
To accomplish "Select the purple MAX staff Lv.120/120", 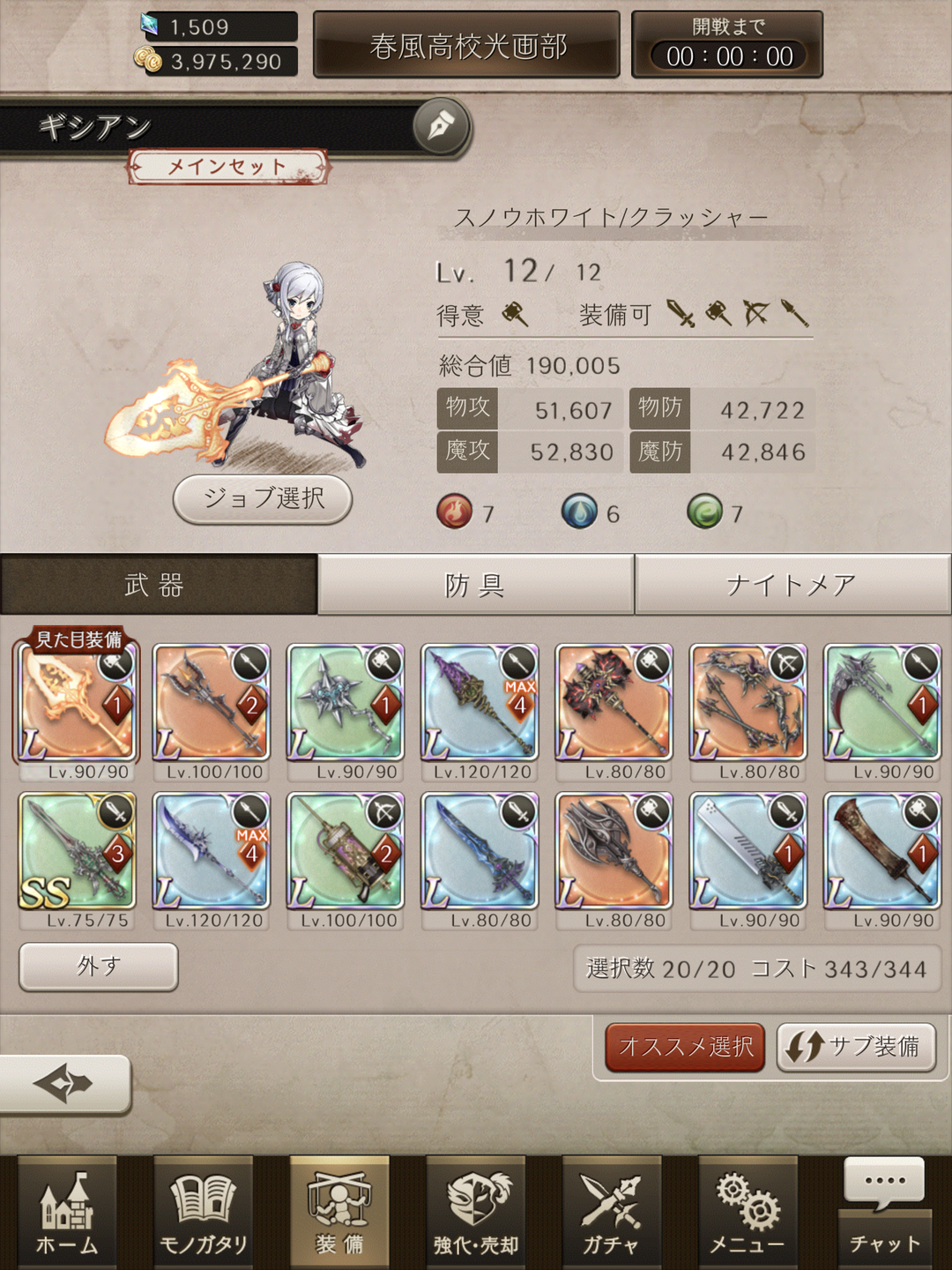I will coord(480,703).
